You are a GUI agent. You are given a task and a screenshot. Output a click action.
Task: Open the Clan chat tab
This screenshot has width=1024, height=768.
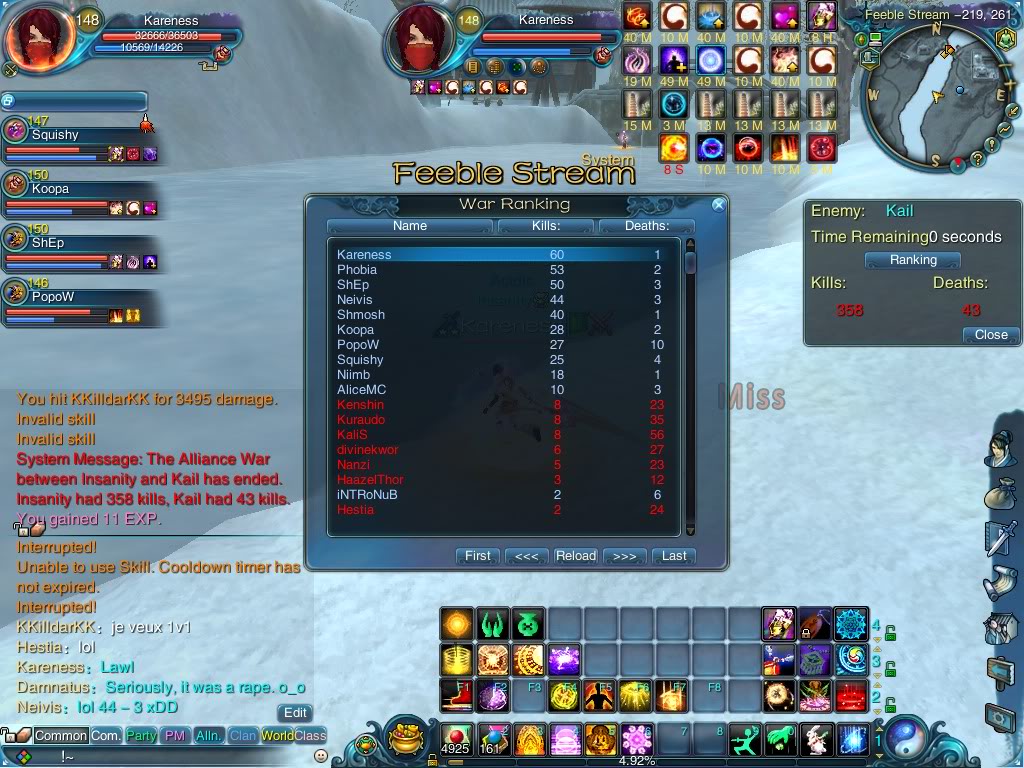[x=243, y=736]
